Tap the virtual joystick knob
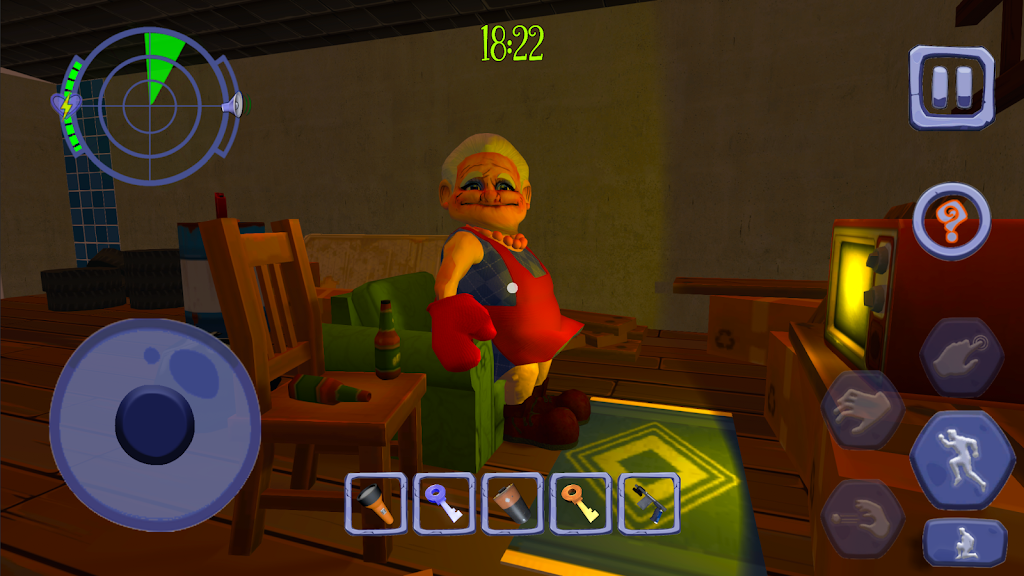 (155, 420)
